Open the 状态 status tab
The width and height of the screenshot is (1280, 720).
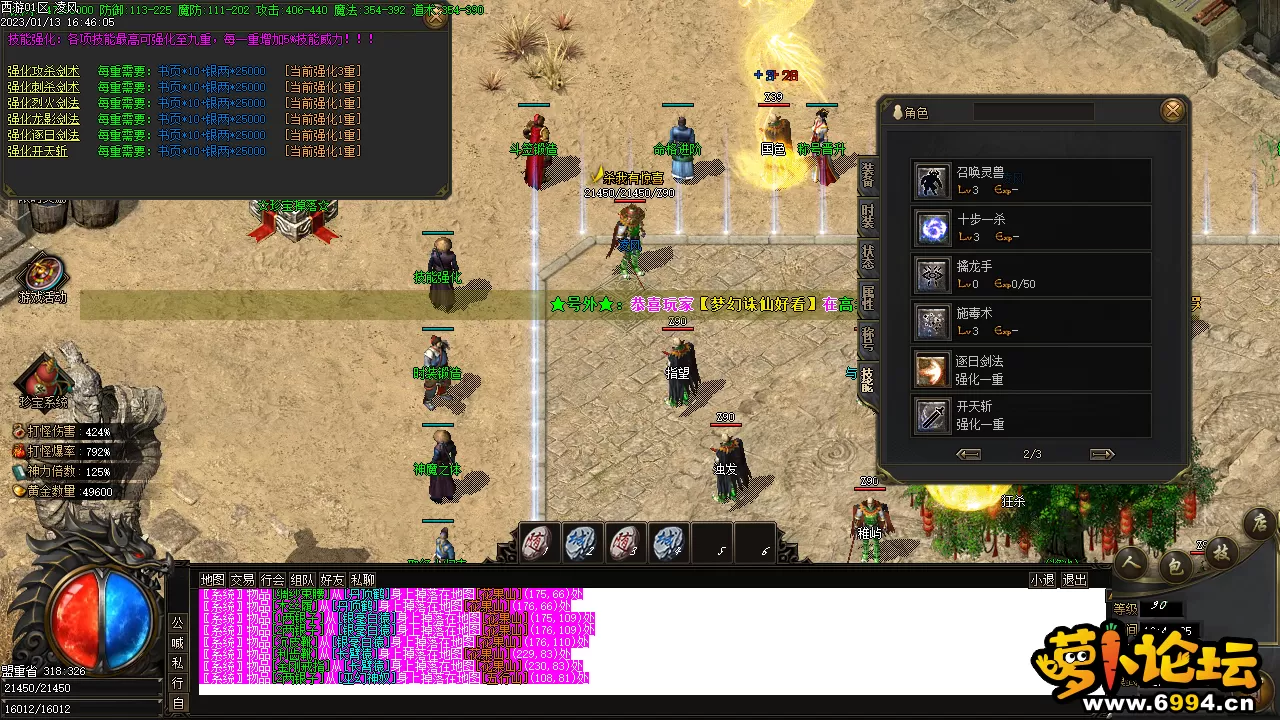pos(868,258)
